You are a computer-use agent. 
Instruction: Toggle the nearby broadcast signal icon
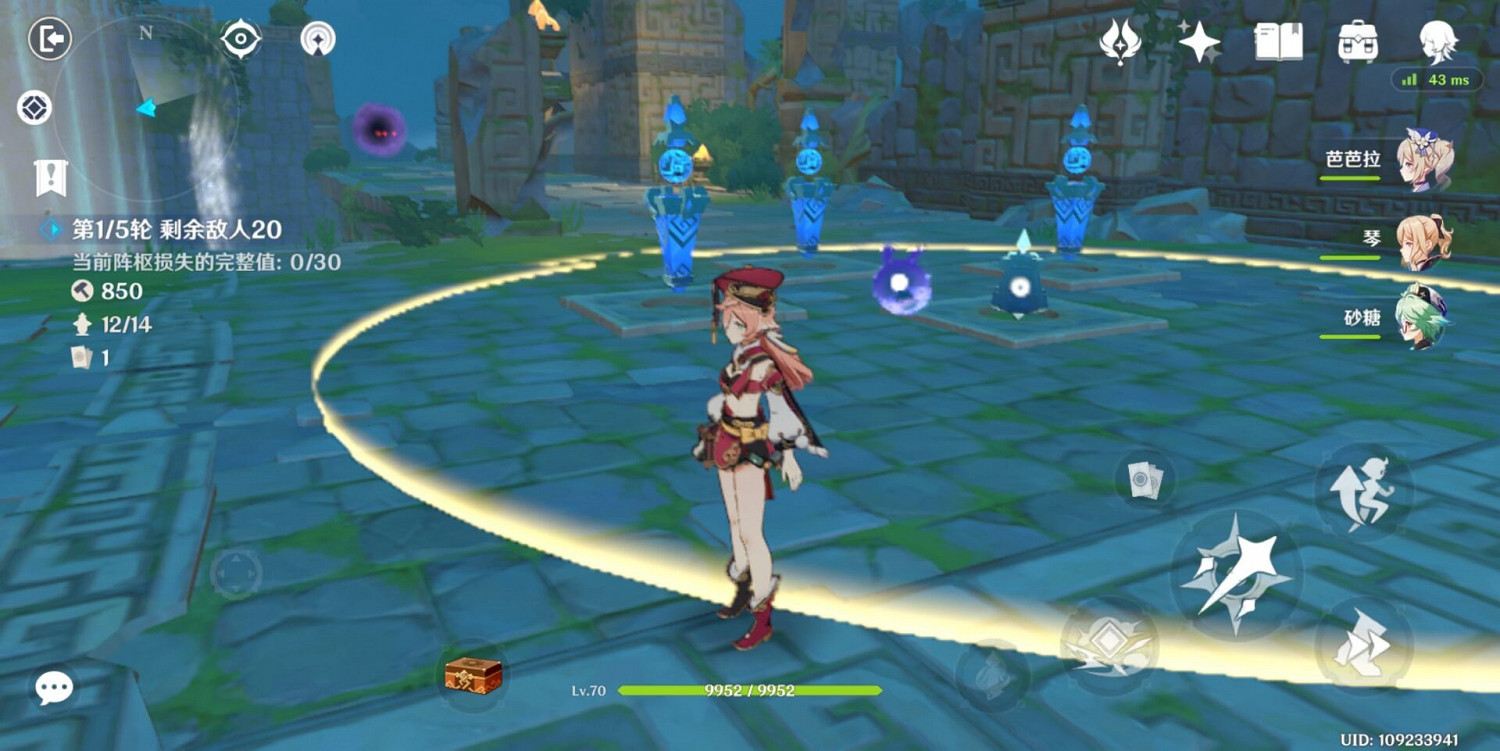pyautogui.click(x=318, y=40)
